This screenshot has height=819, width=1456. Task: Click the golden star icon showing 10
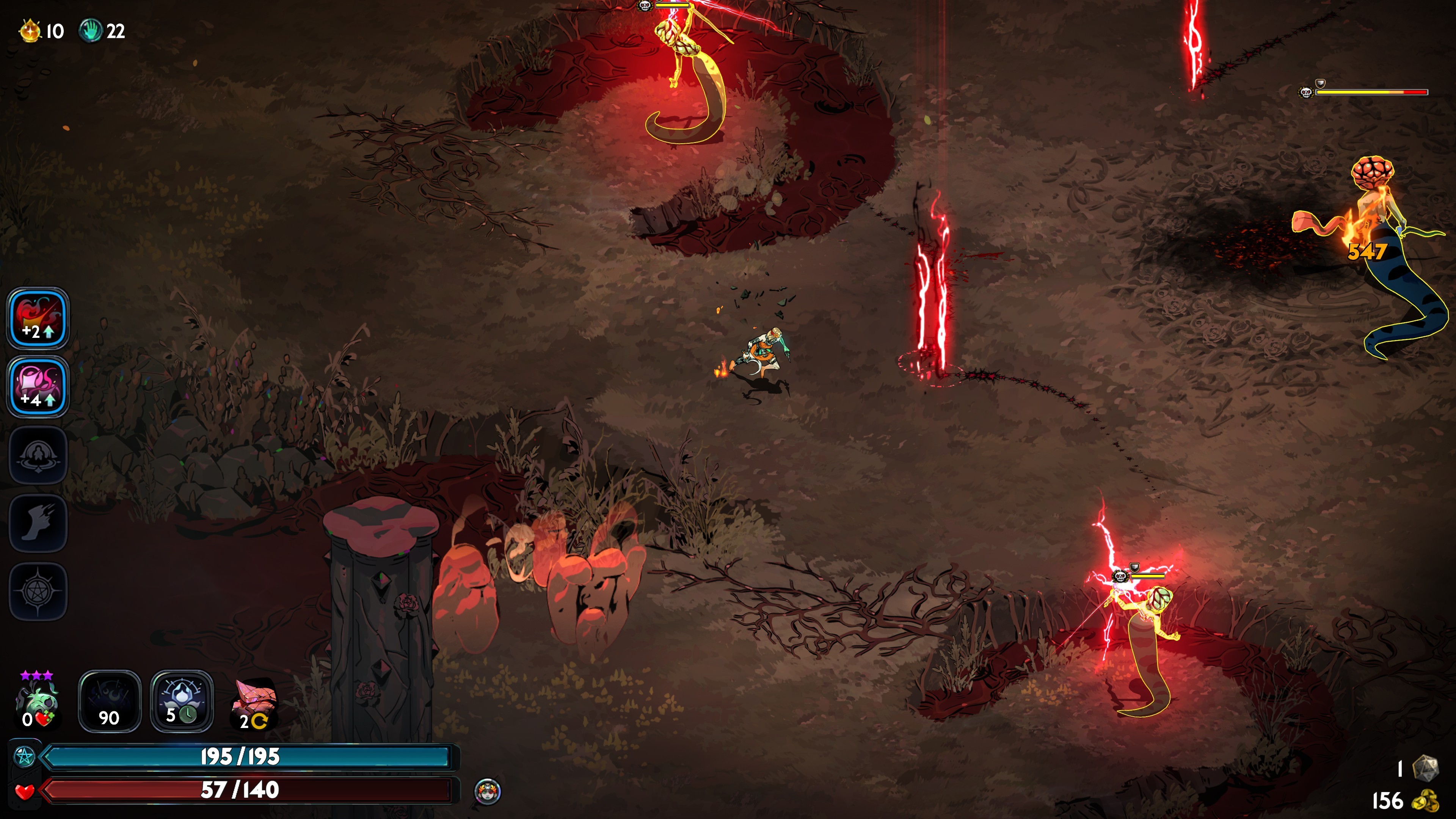(30, 30)
